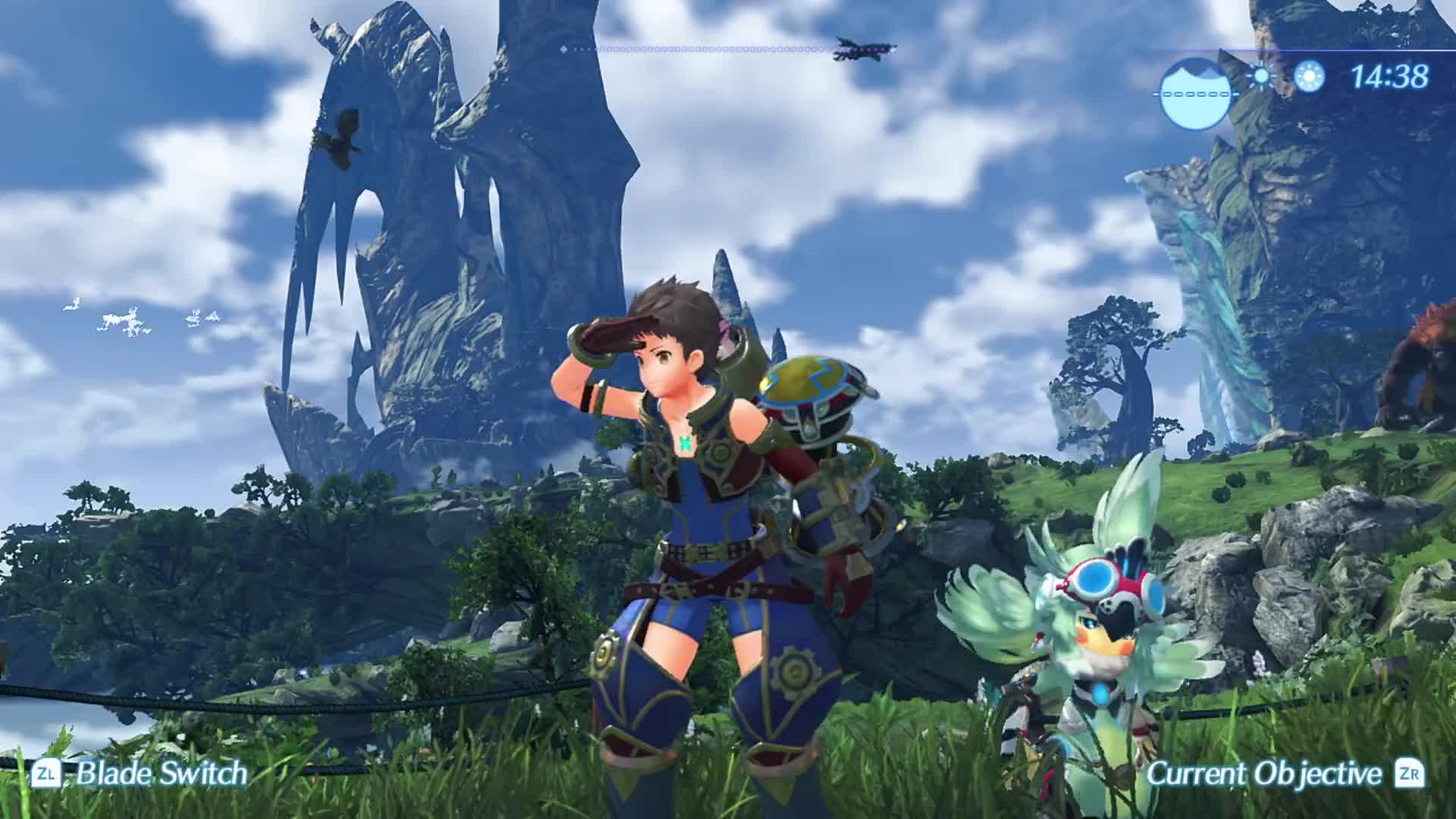Screen dimensions: 1456x819
Task: Click the flying airship in the sky
Action: [861, 49]
